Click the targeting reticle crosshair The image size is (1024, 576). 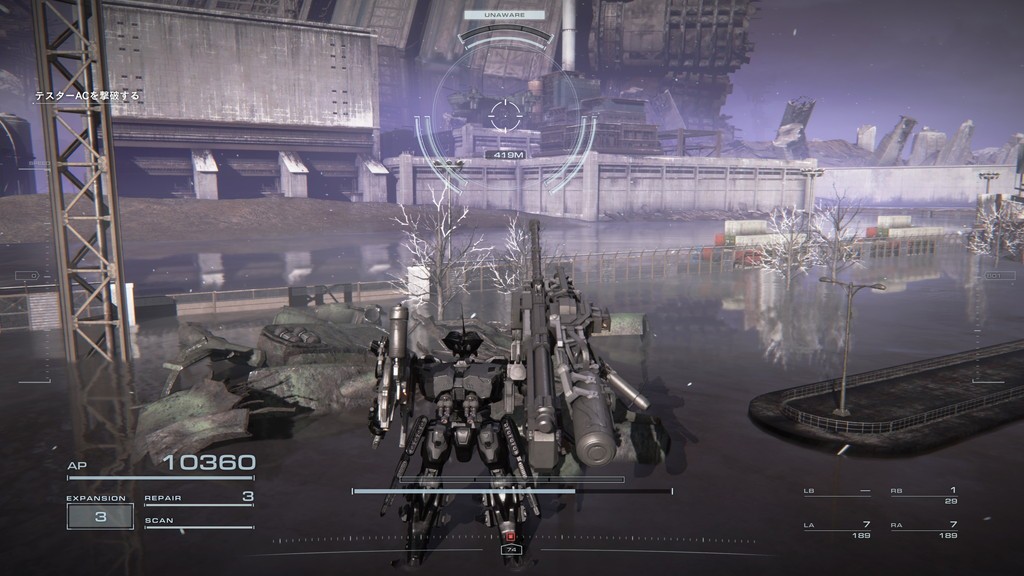coord(506,113)
